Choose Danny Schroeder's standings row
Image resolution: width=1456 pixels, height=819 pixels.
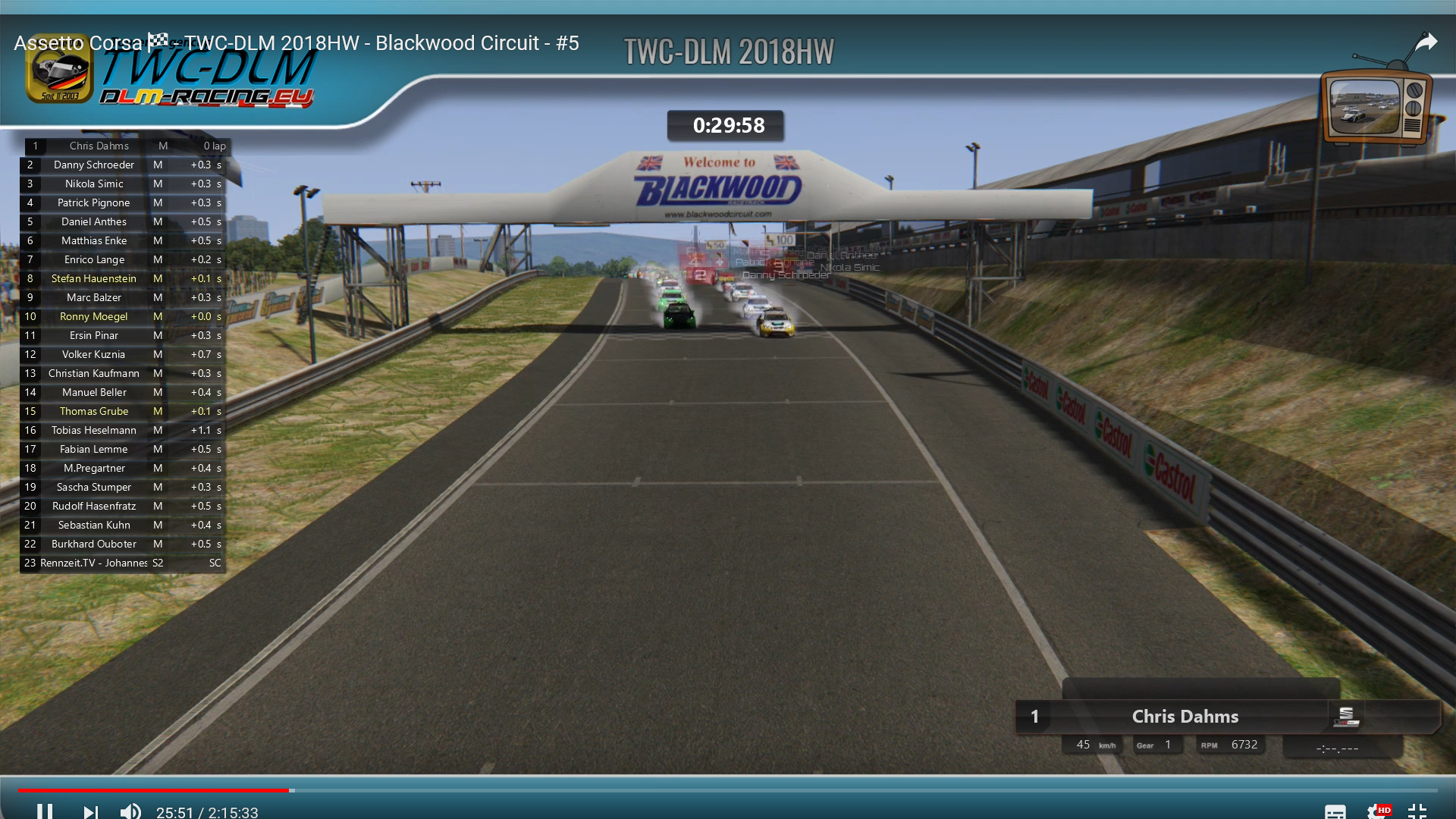(x=94, y=165)
